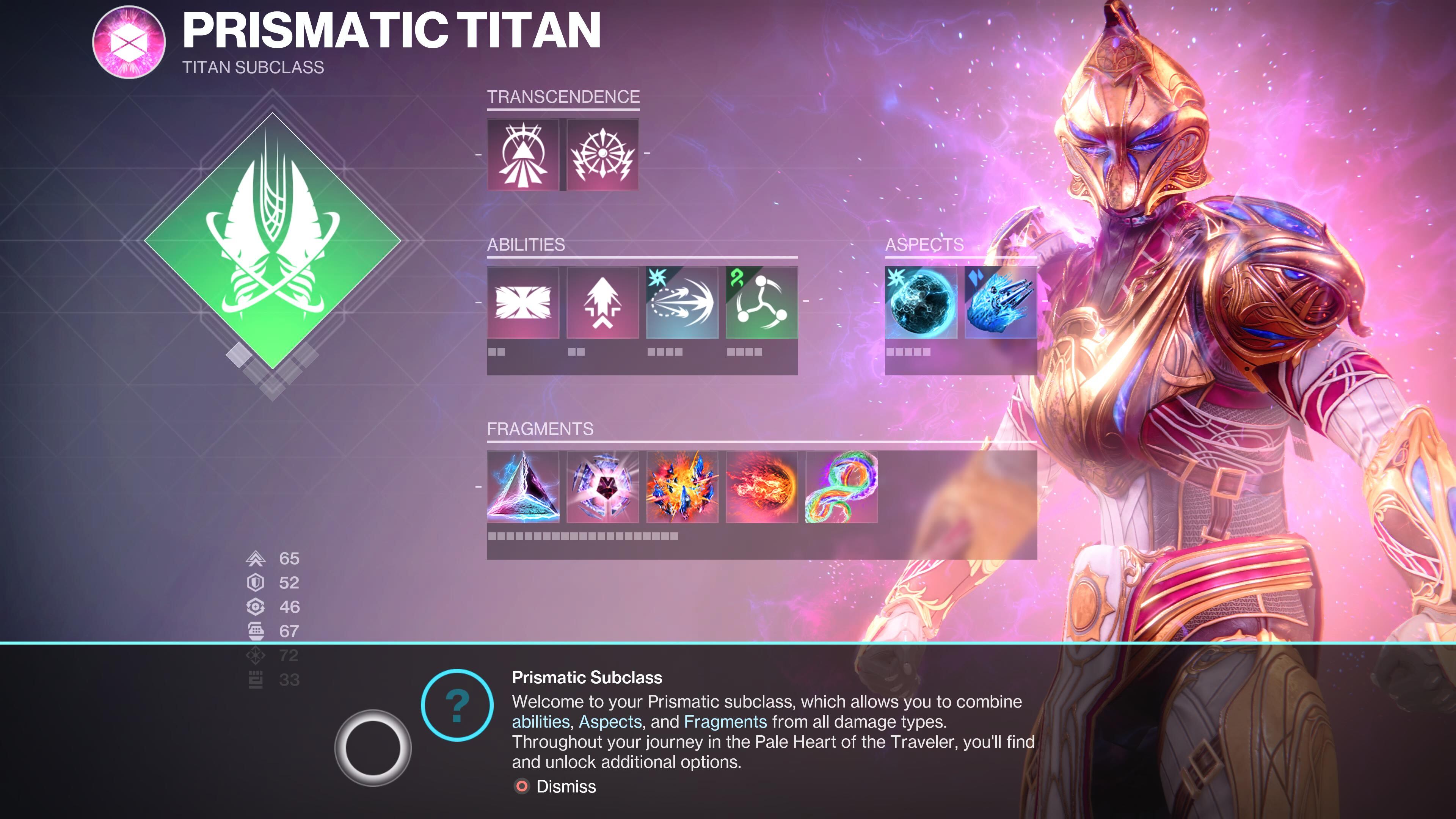The image size is (1456, 819).
Task: Select the pyramid-shaped fragment slot
Action: (x=523, y=486)
